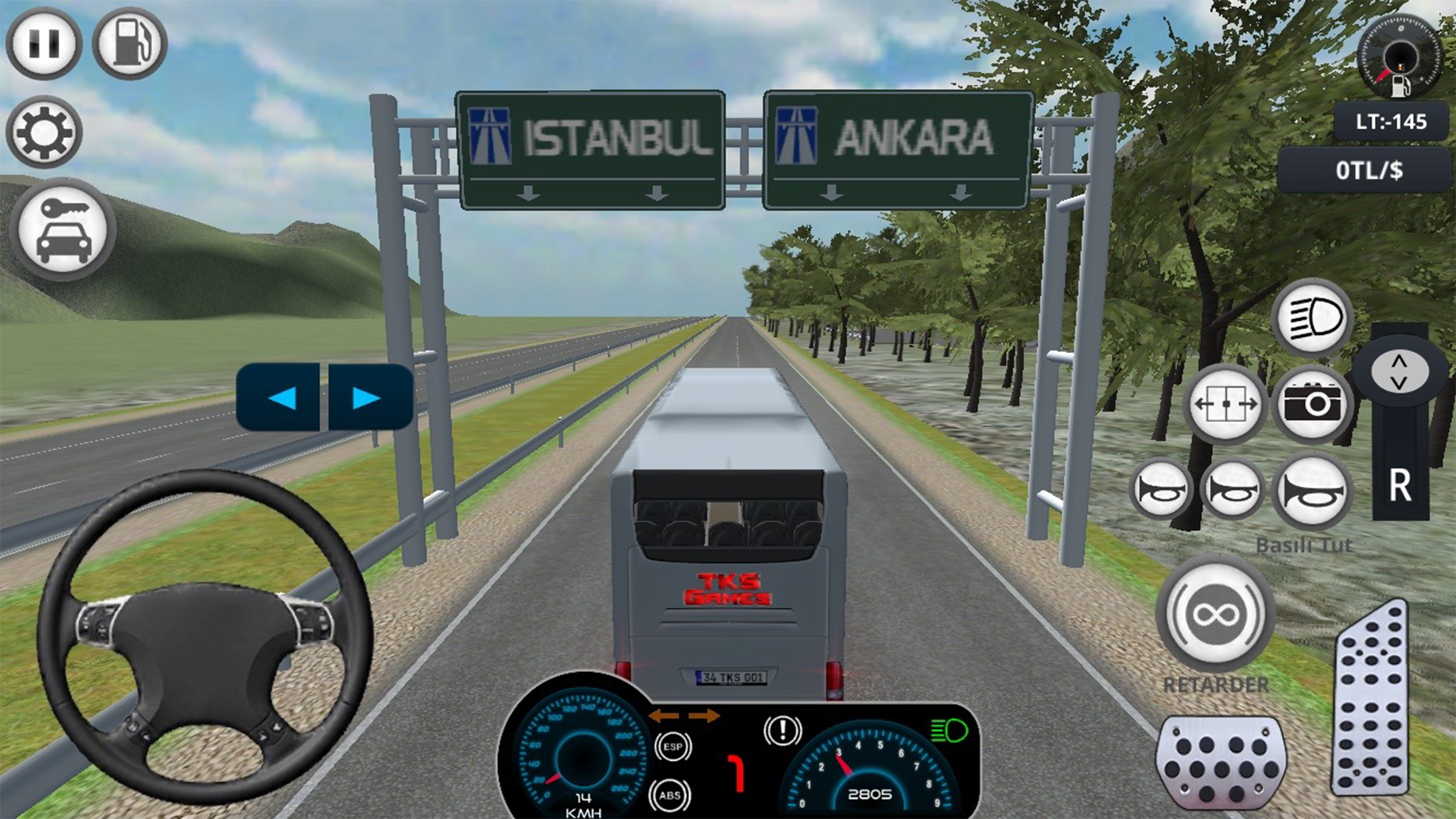Viewport: 1456px width, 819px height.
Task: Tap the car and key ignition button
Action: point(63,229)
